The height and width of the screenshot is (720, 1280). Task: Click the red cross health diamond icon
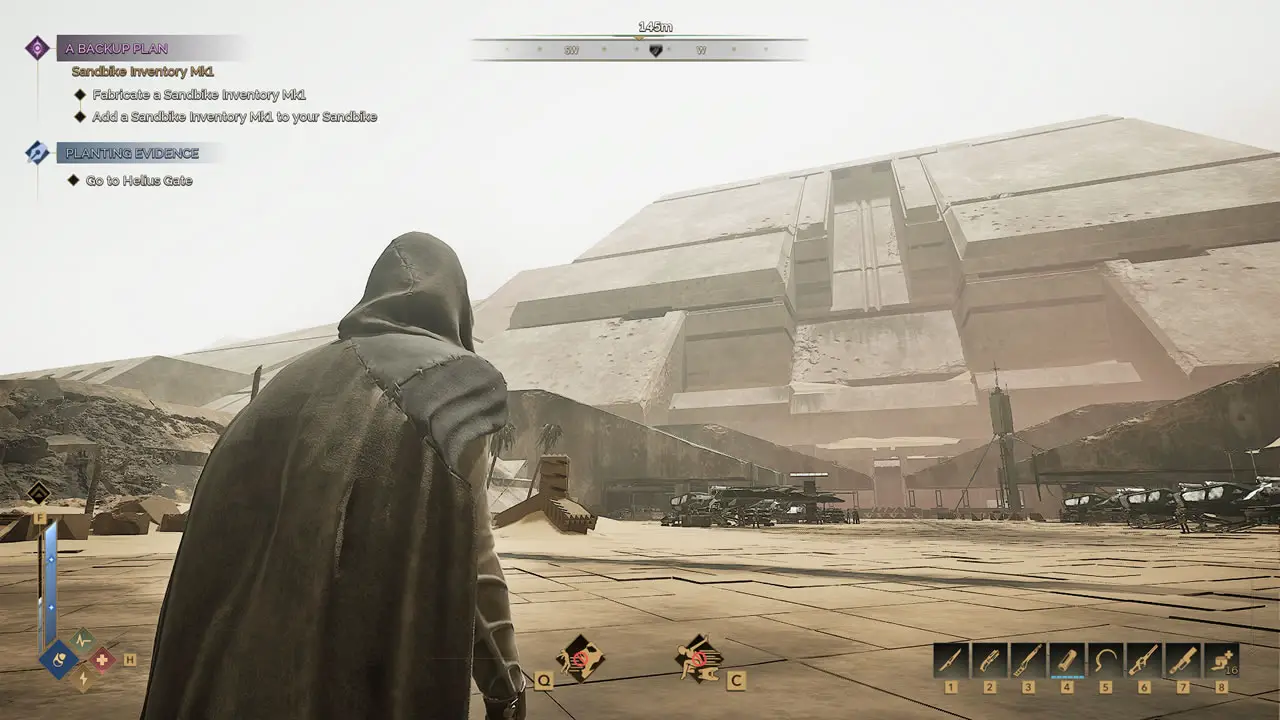pyautogui.click(x=103, y=659)
